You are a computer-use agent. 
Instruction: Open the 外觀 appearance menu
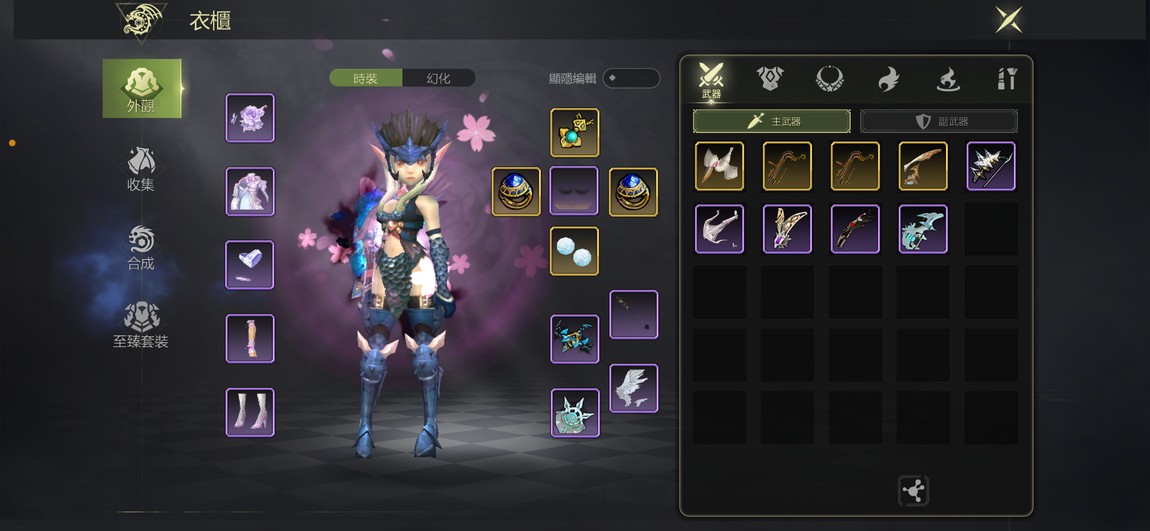(142, 88)
